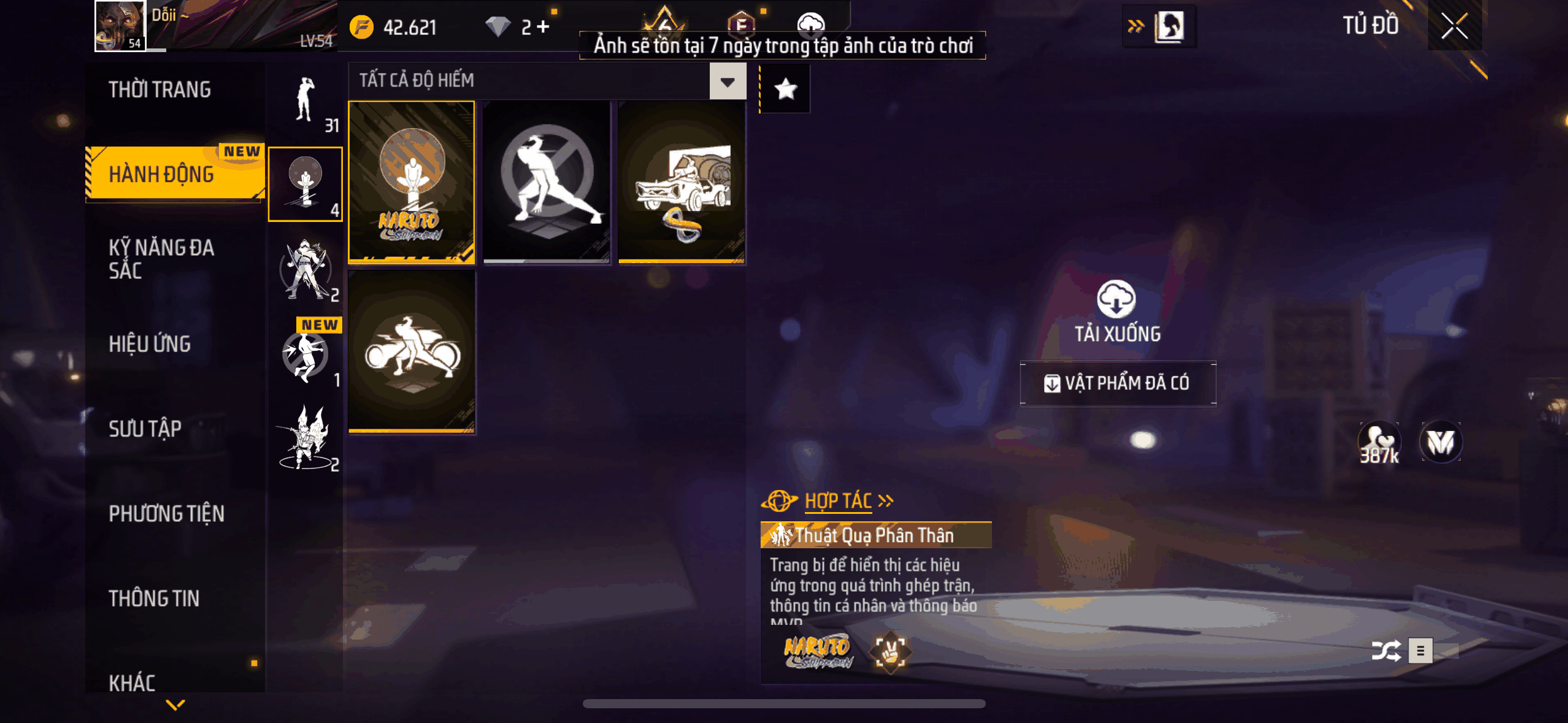Viewport: 1568px width, 723px height.
Task: Open the Khác category
Action: pyautogui.click(x=132, y=682)
